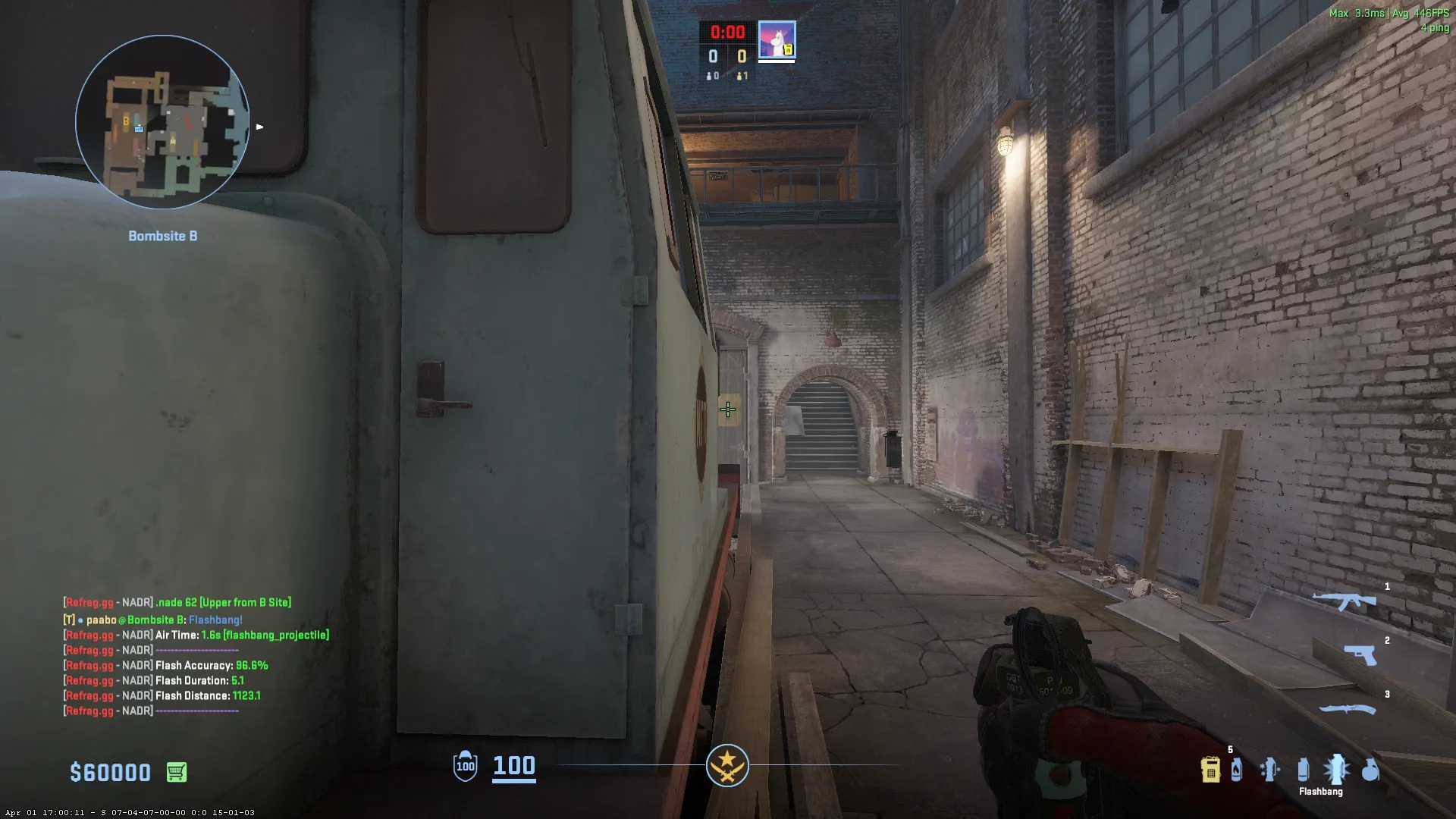Select the highlighted Flashbang icon
Screen dimensions: 1456x819
tap(1336, 770)
